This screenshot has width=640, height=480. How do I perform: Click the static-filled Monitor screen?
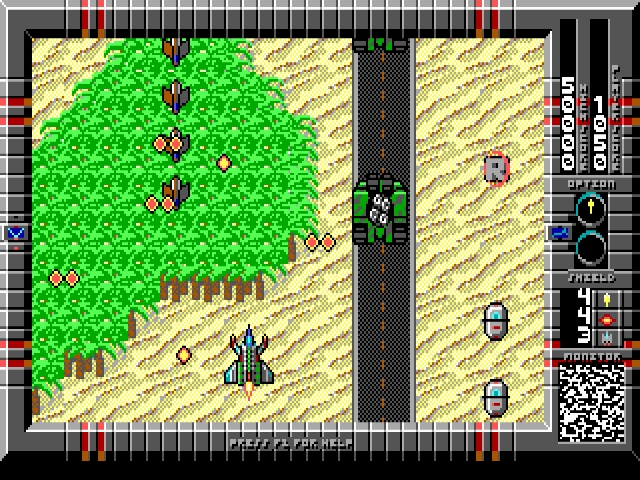click(590, 400)
